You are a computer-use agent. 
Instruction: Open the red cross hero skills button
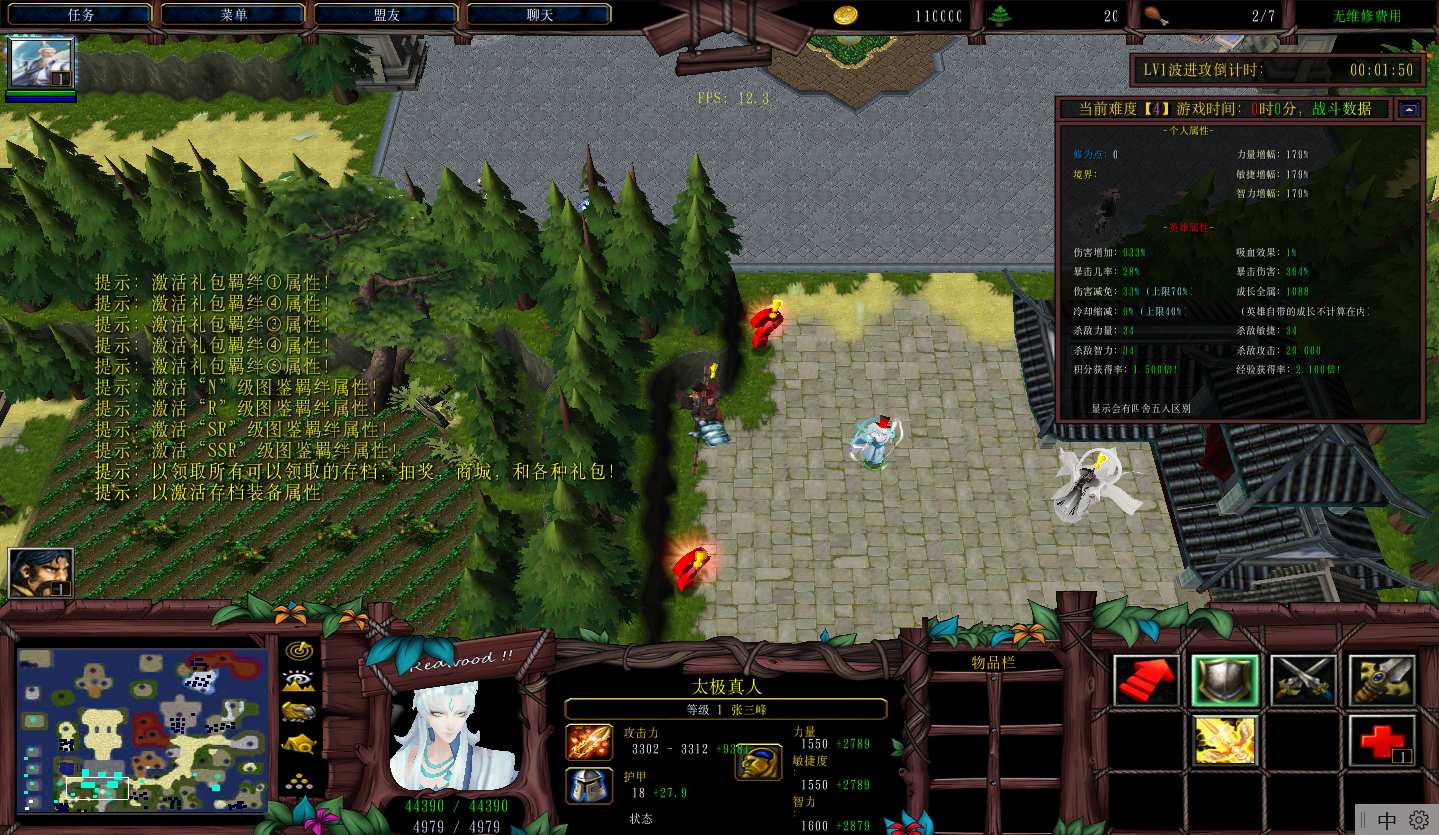[x=1381, y=740]
